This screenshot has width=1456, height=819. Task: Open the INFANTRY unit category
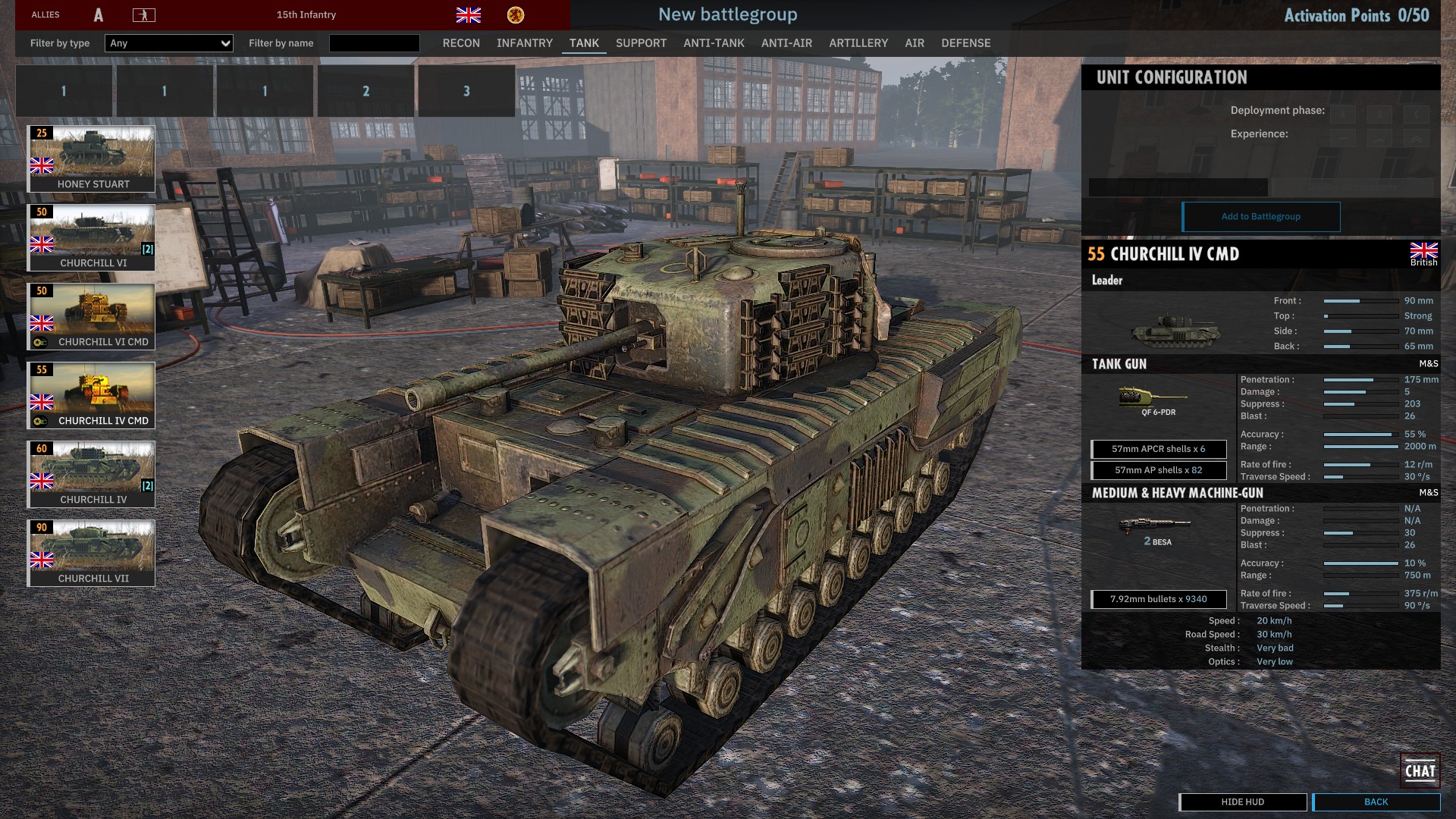click(x=525, y=43)
